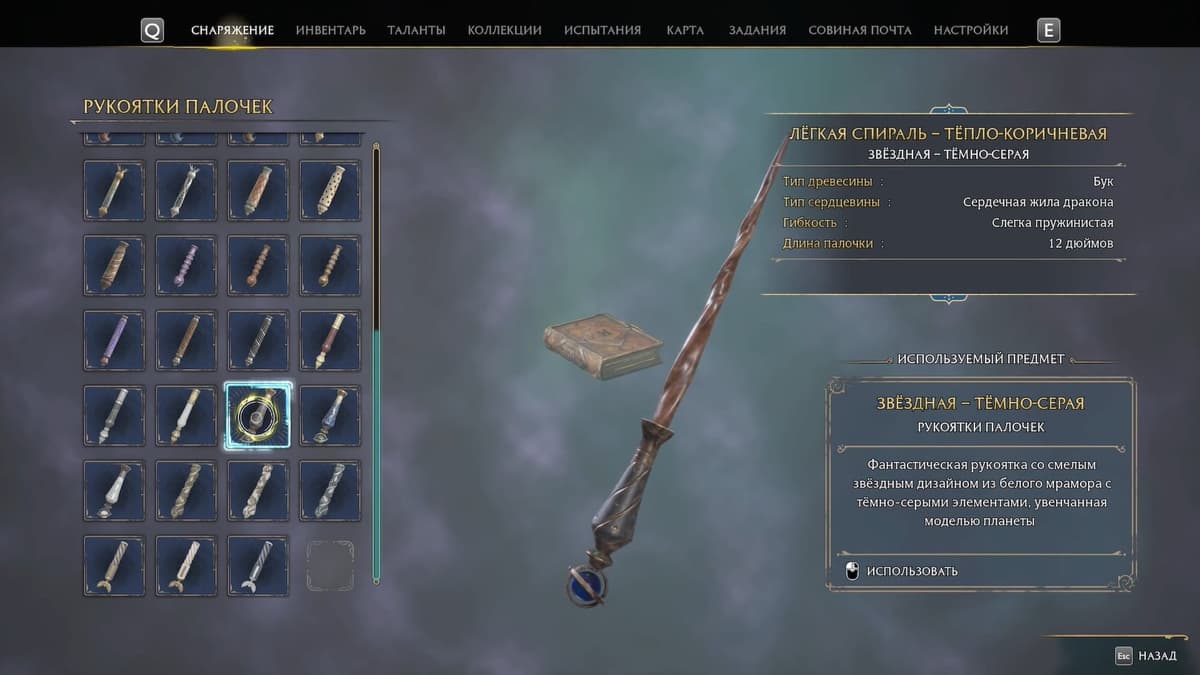This screenshot has width=1200, height=675.
Task: Open the Задания tab
Action: pyautogui.click(x=757, y=30)
